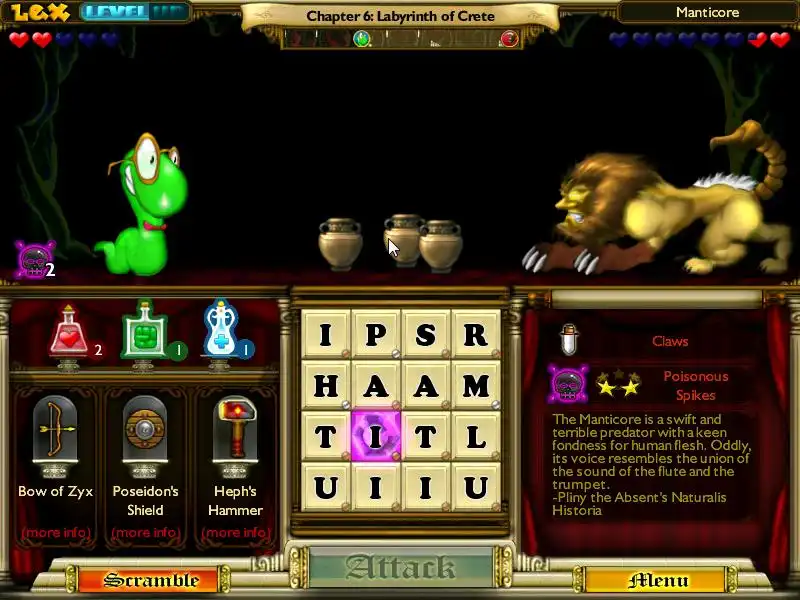Use the blue cross purify potion

[220, 332]
